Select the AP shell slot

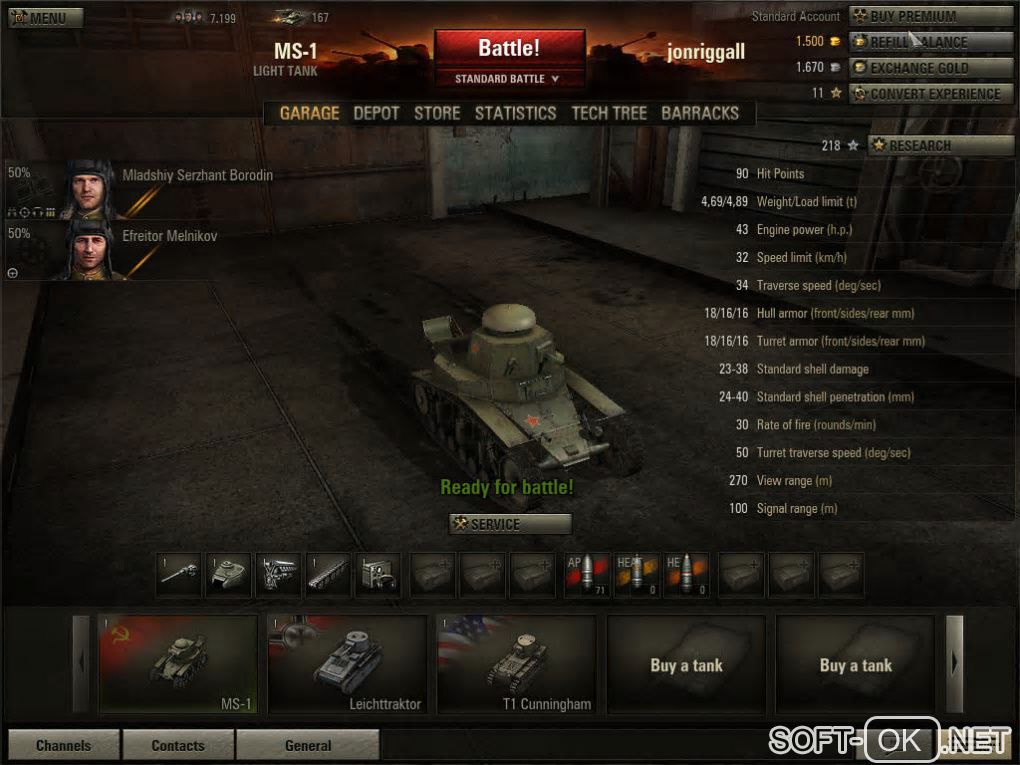587,575
